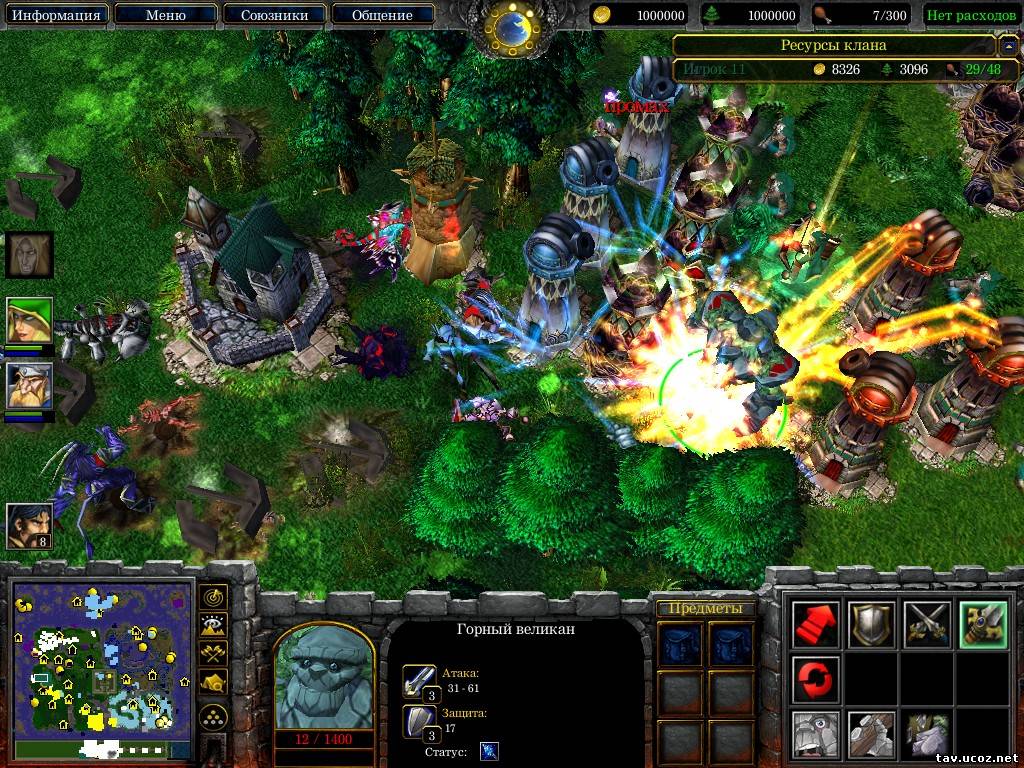Choose the crossed swords command icon

tap(926, 625)
